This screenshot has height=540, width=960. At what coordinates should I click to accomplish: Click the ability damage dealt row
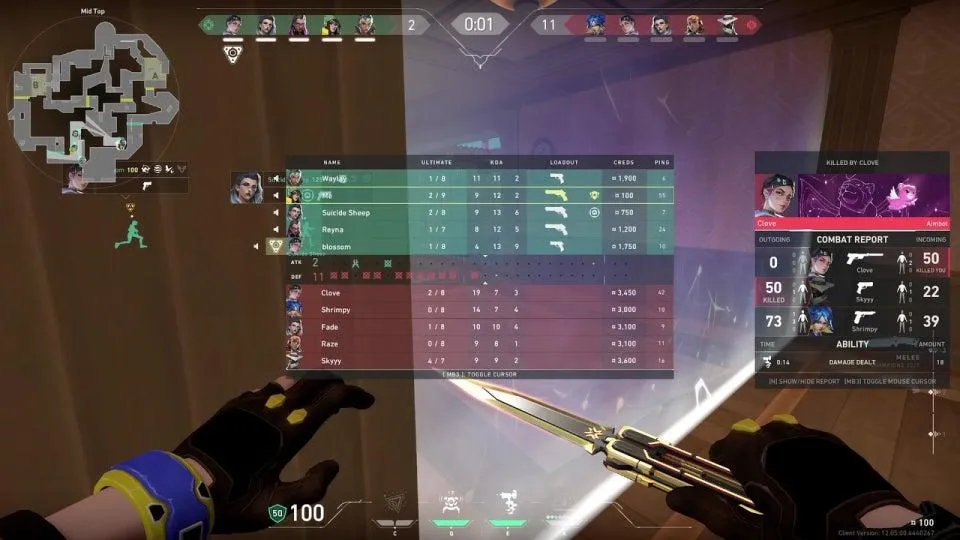pyautogui.click(x=852, y=361)
